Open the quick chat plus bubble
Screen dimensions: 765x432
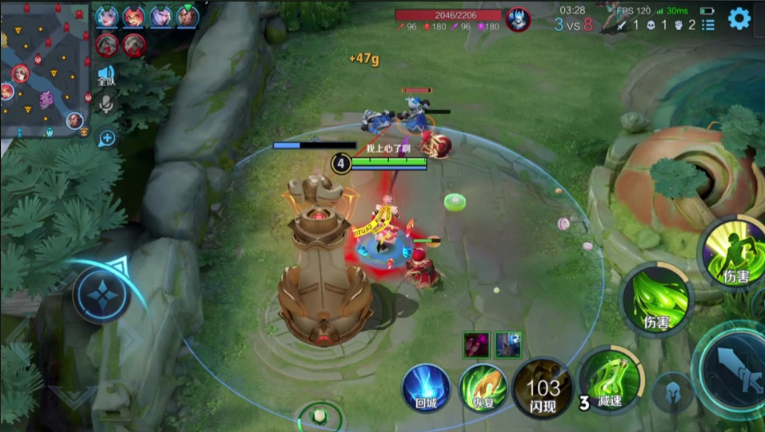(x=106, y=138)
